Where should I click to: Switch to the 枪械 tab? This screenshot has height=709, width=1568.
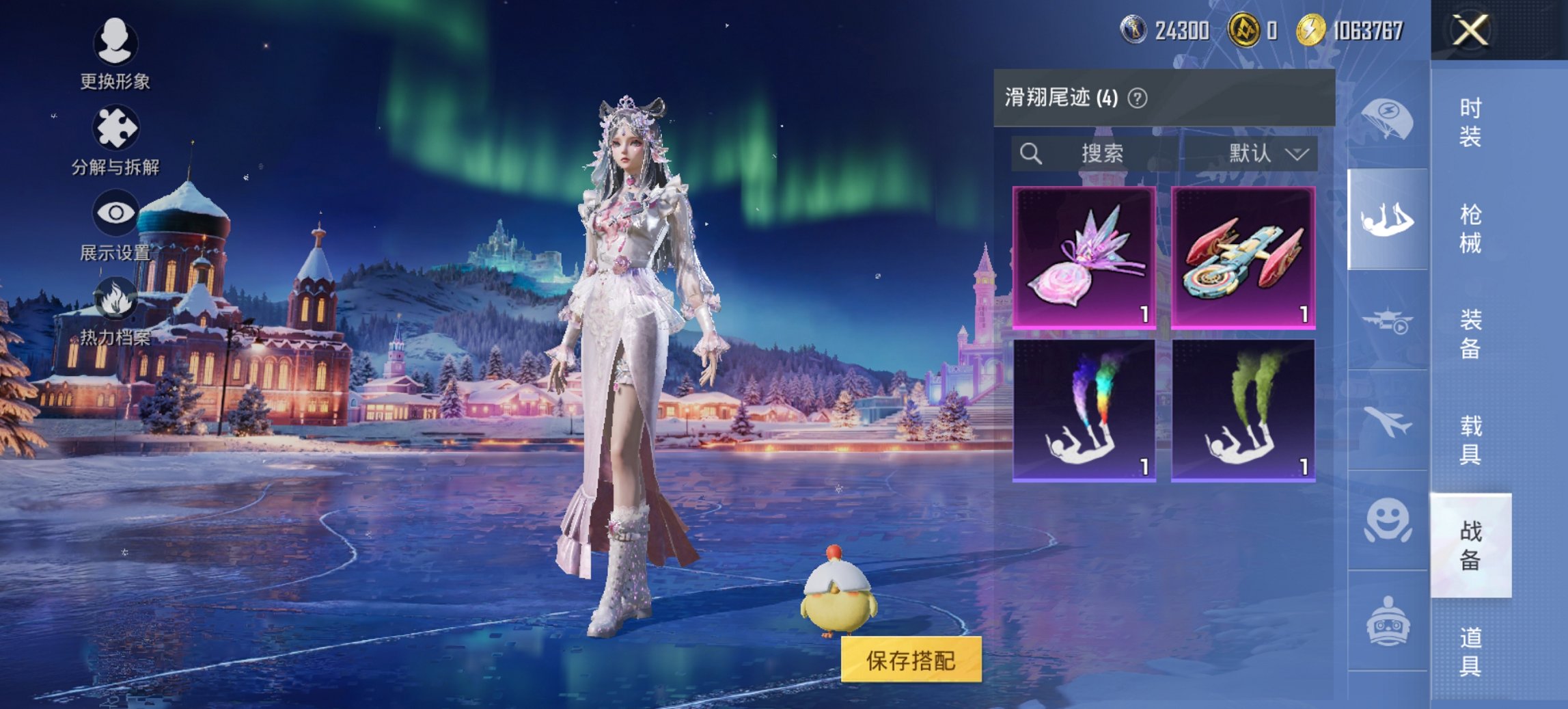(x=1473, y=226)
